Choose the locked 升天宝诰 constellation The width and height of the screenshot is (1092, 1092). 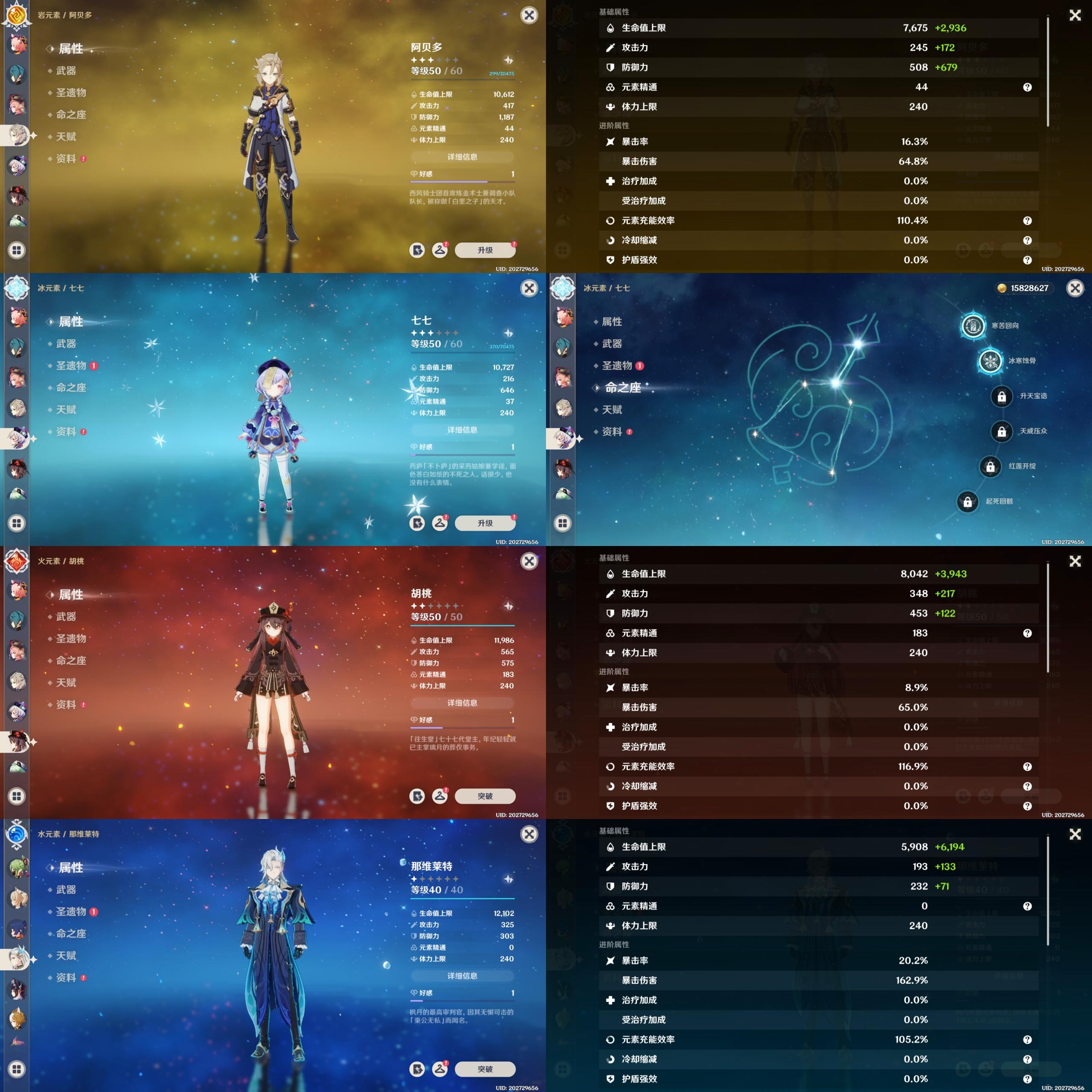click(1001, 396)
